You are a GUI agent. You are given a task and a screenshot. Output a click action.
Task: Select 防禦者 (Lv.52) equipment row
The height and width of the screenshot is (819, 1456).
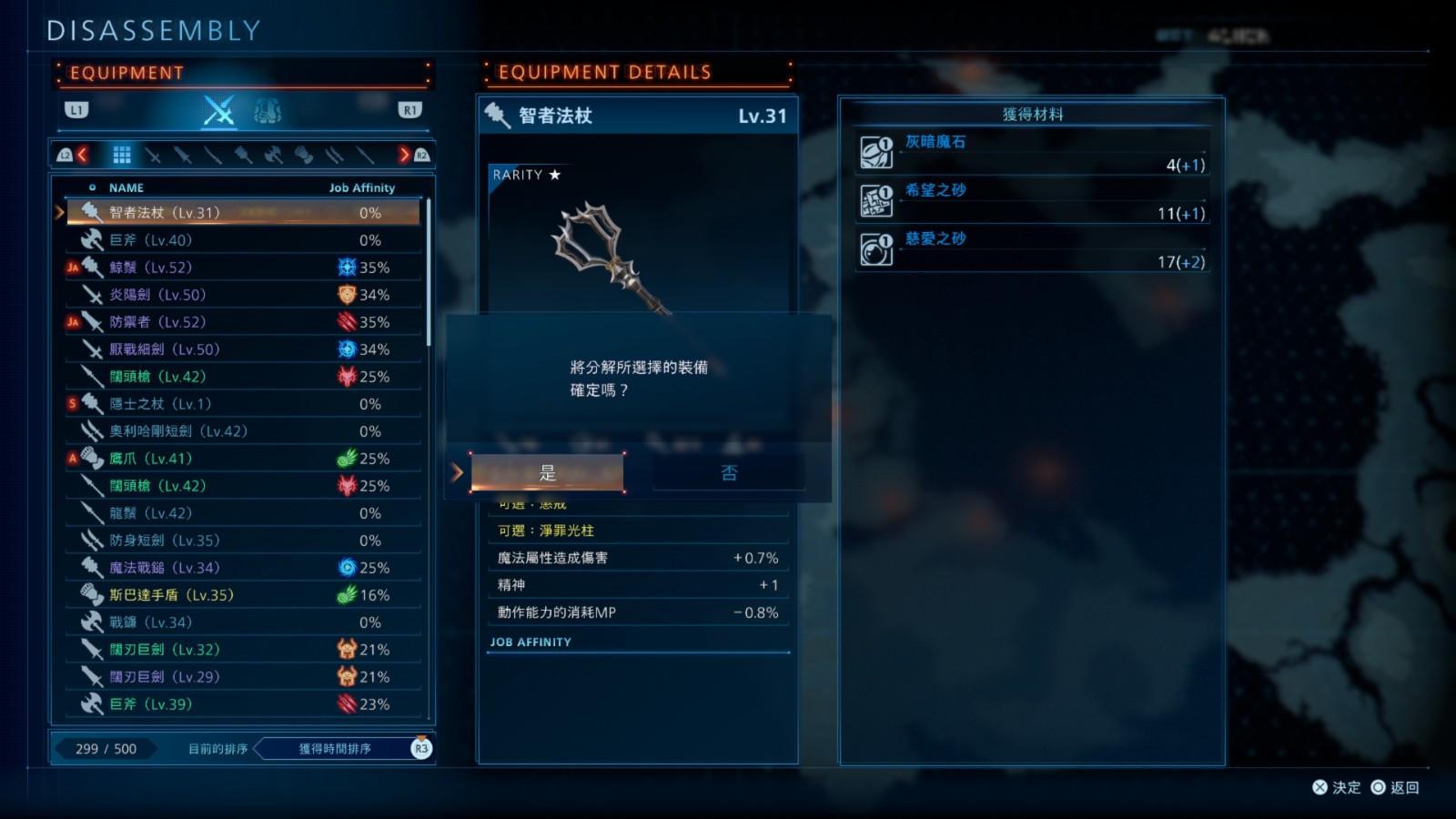pos(241,322)
